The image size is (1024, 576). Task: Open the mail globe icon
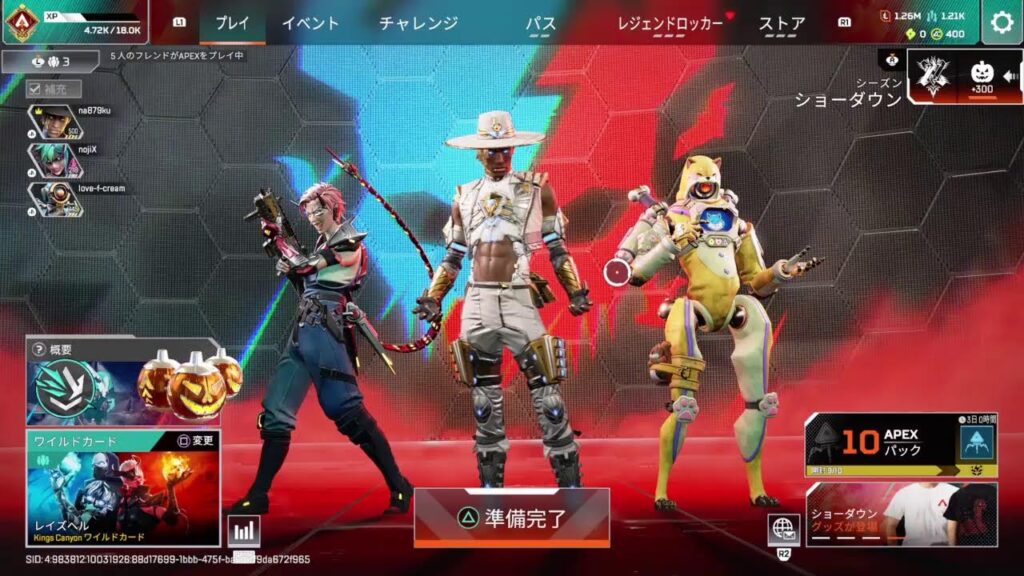[x=783, y=529]
